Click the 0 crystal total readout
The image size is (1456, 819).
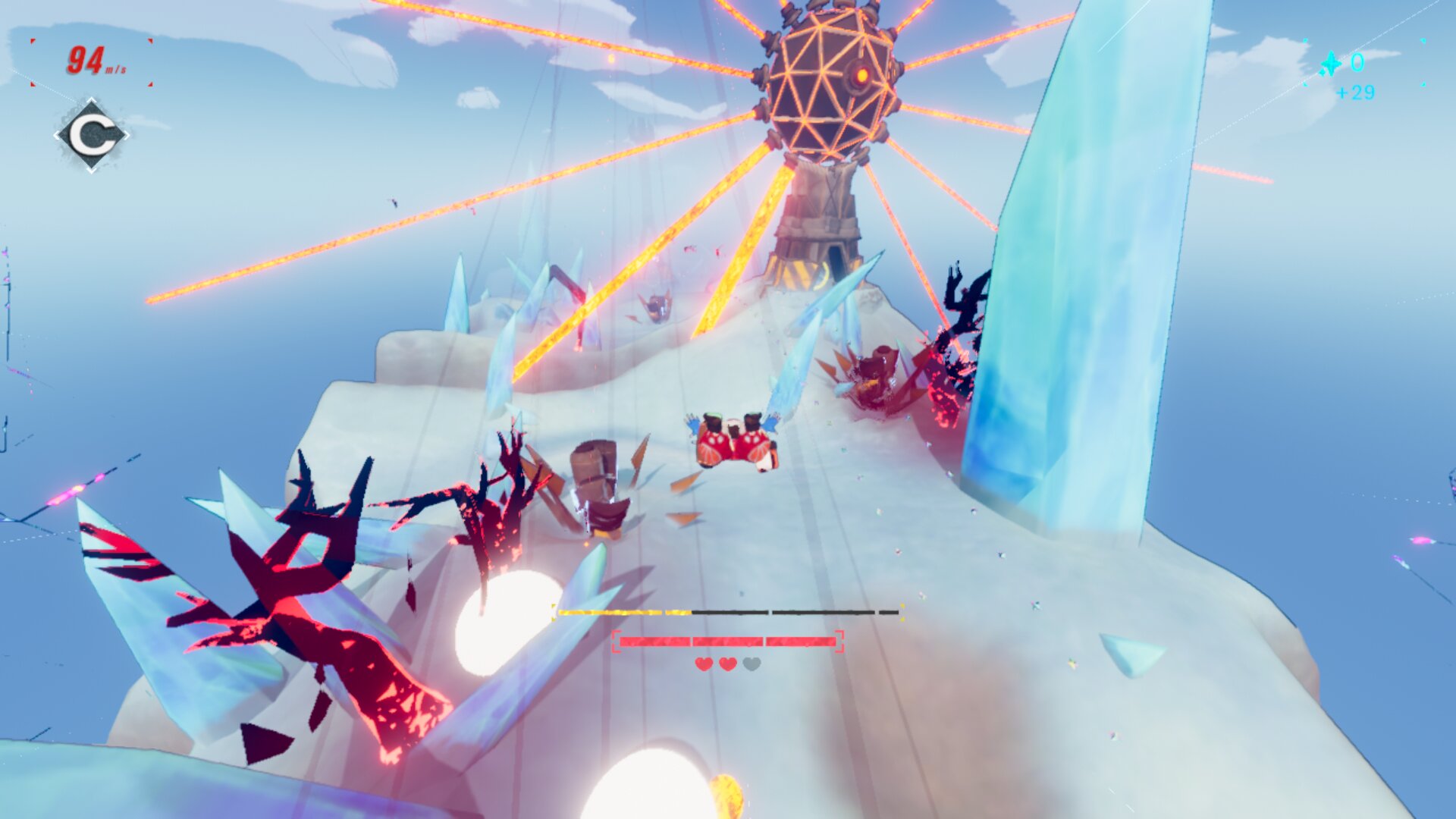click(x=1359, y=63)
